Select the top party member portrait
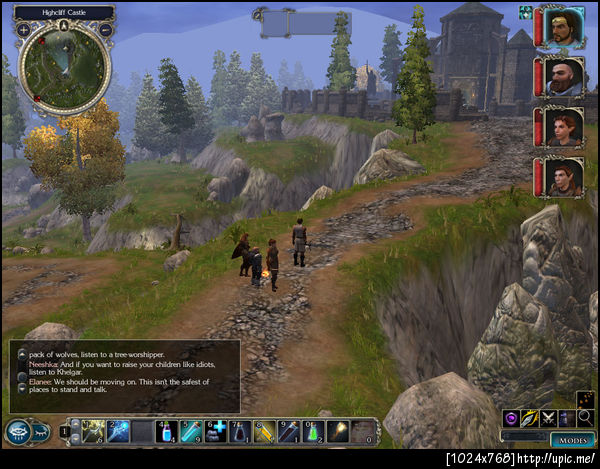This screenshot has width=600, height=469. click(x=565, y=27)
